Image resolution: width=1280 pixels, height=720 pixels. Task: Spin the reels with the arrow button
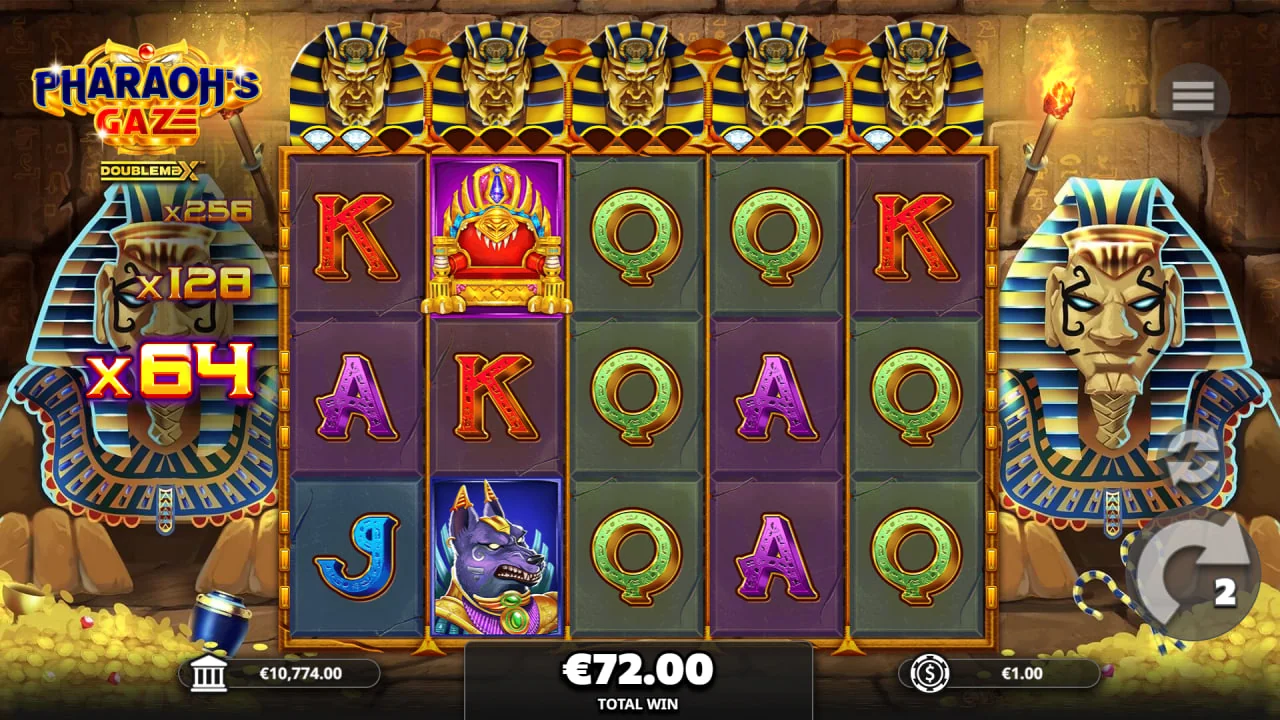click(x=1193, y=577)
